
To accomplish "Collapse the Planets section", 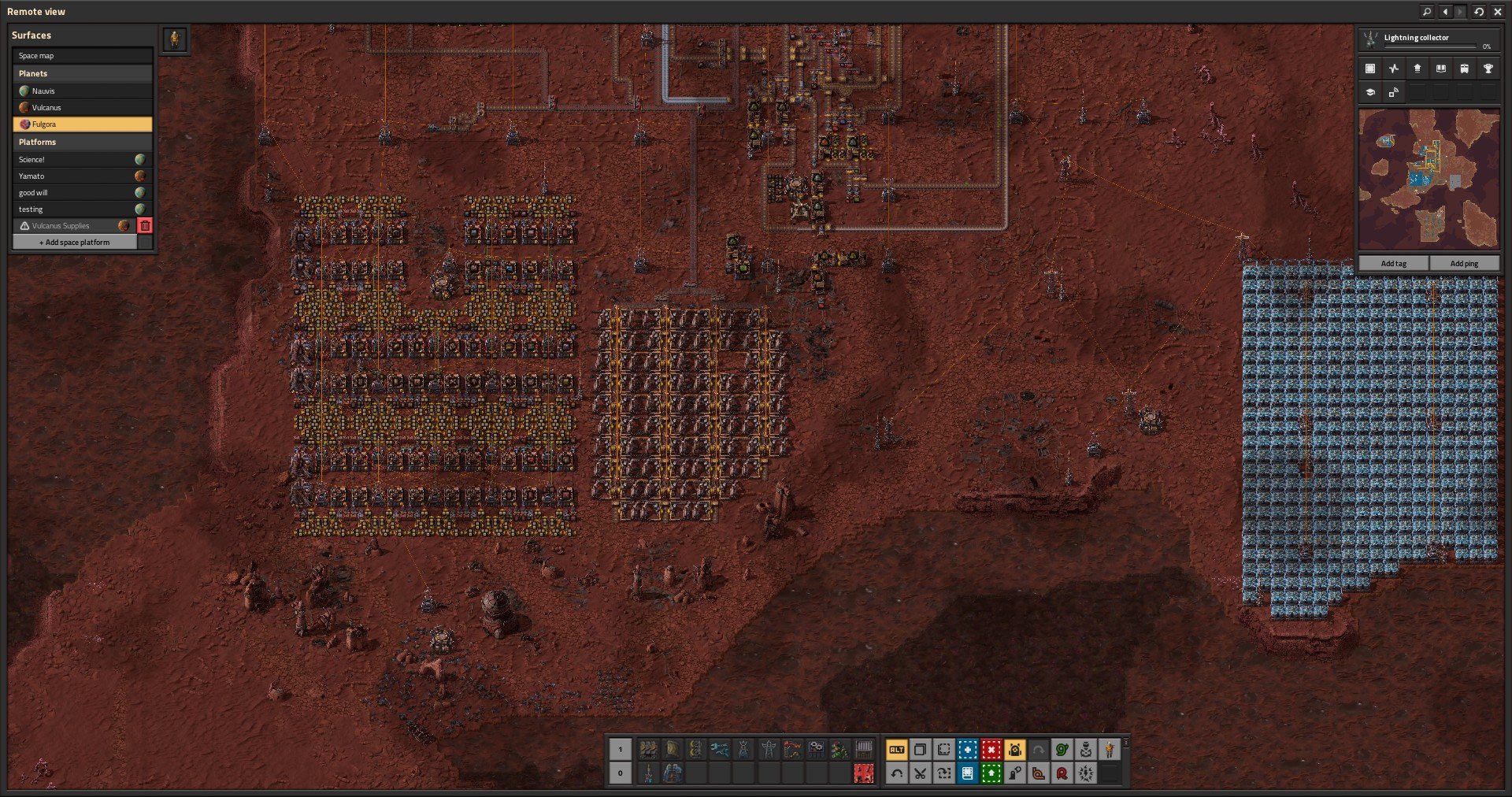I will pos(83,73).
